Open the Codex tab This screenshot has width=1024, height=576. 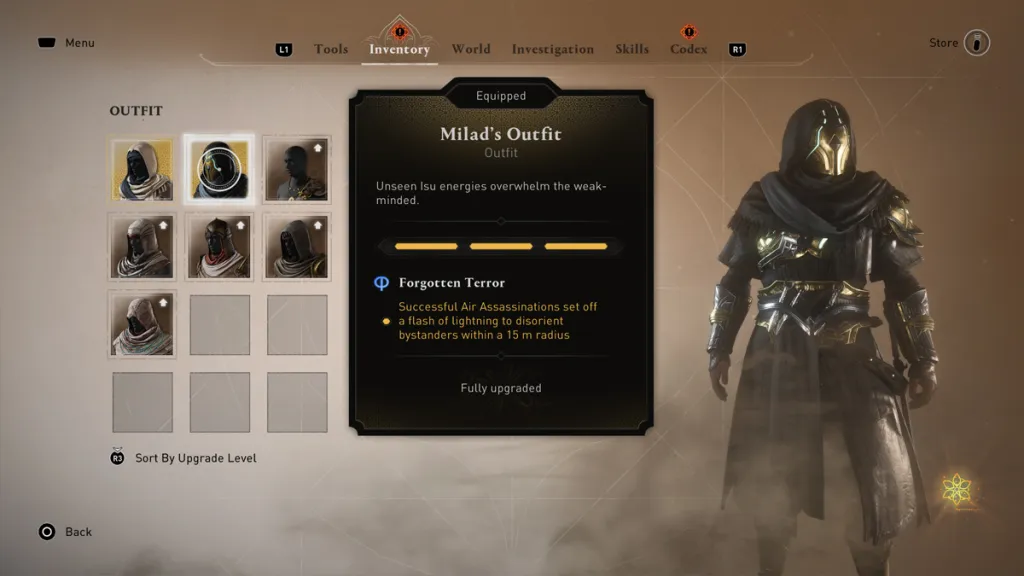[688, 49]
